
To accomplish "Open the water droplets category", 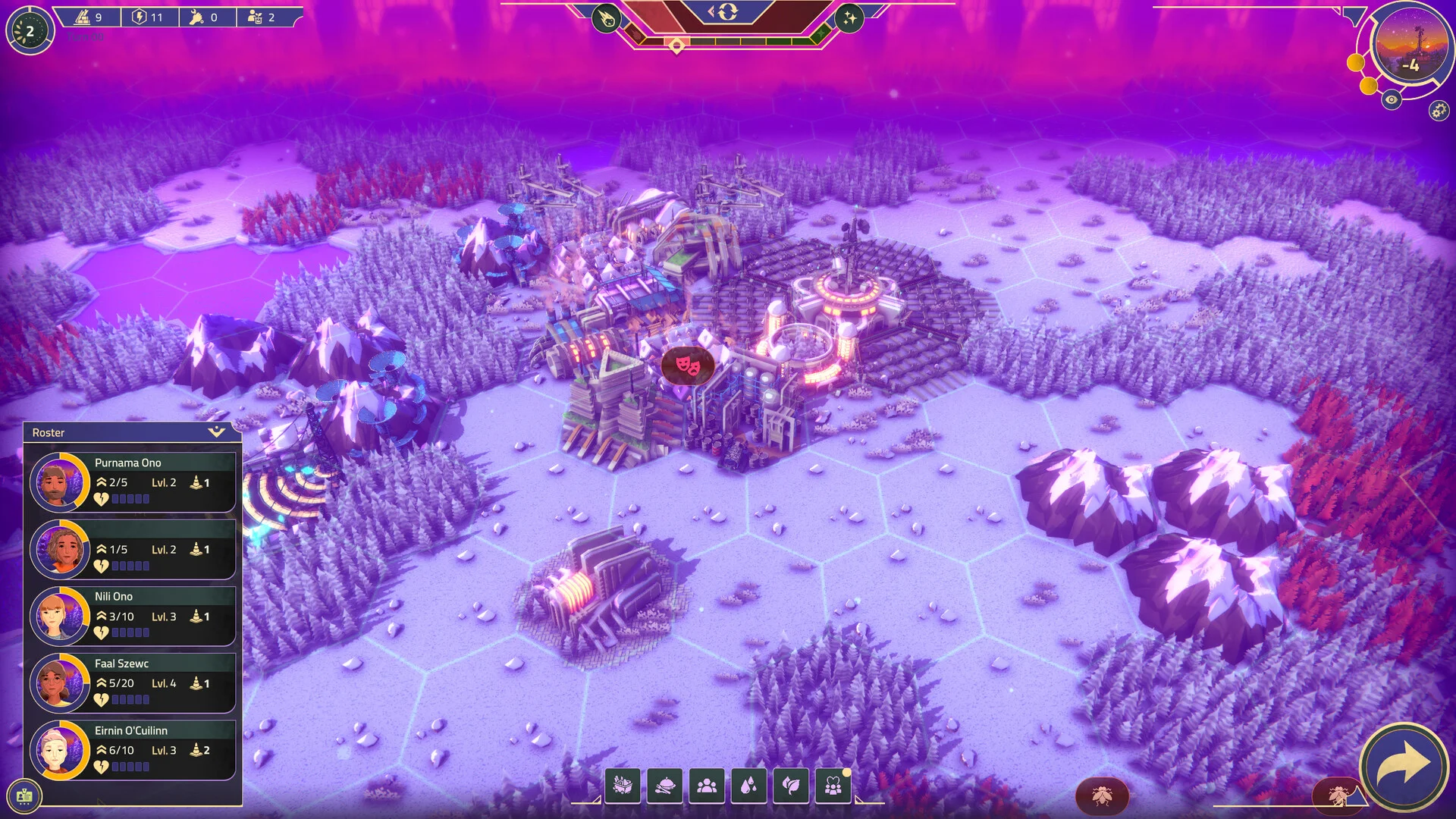I will click(x=748, y=786).
